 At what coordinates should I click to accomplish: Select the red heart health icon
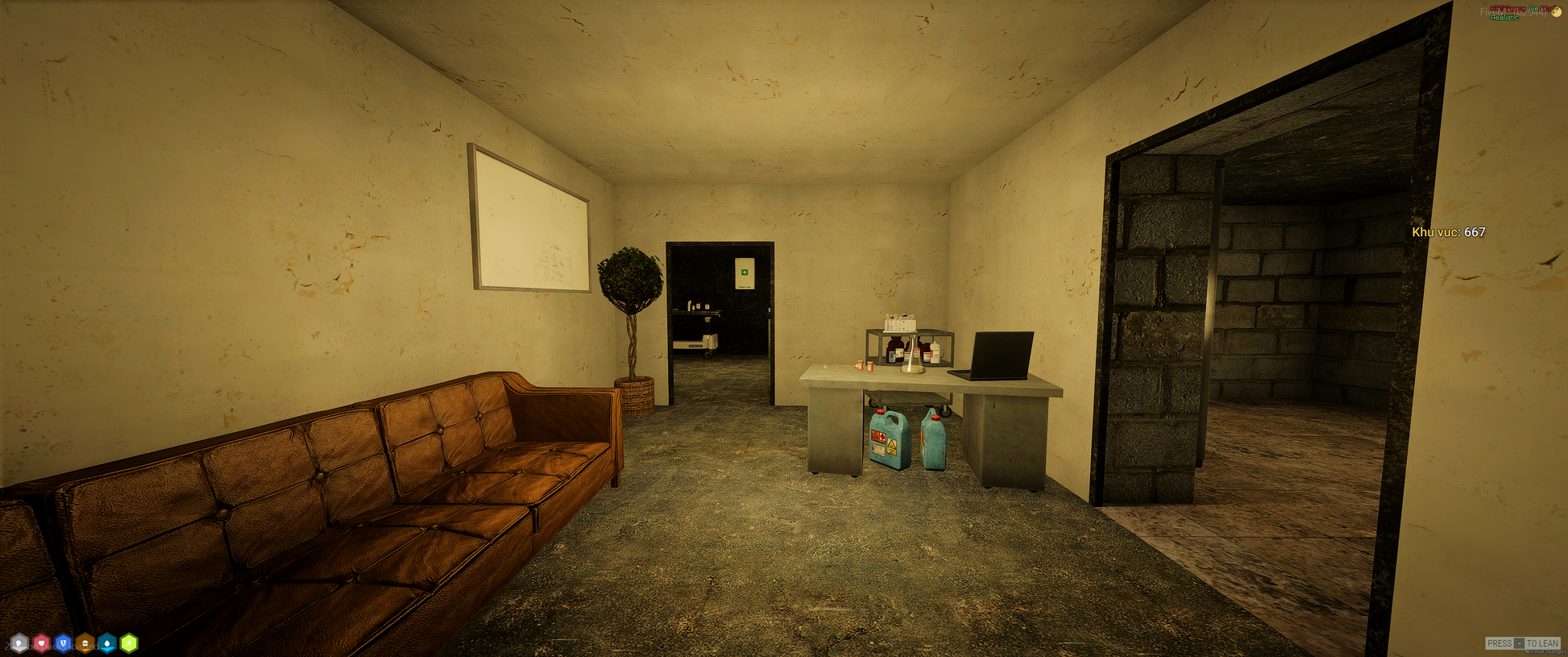pyautogui.click(x=41, y=643)
